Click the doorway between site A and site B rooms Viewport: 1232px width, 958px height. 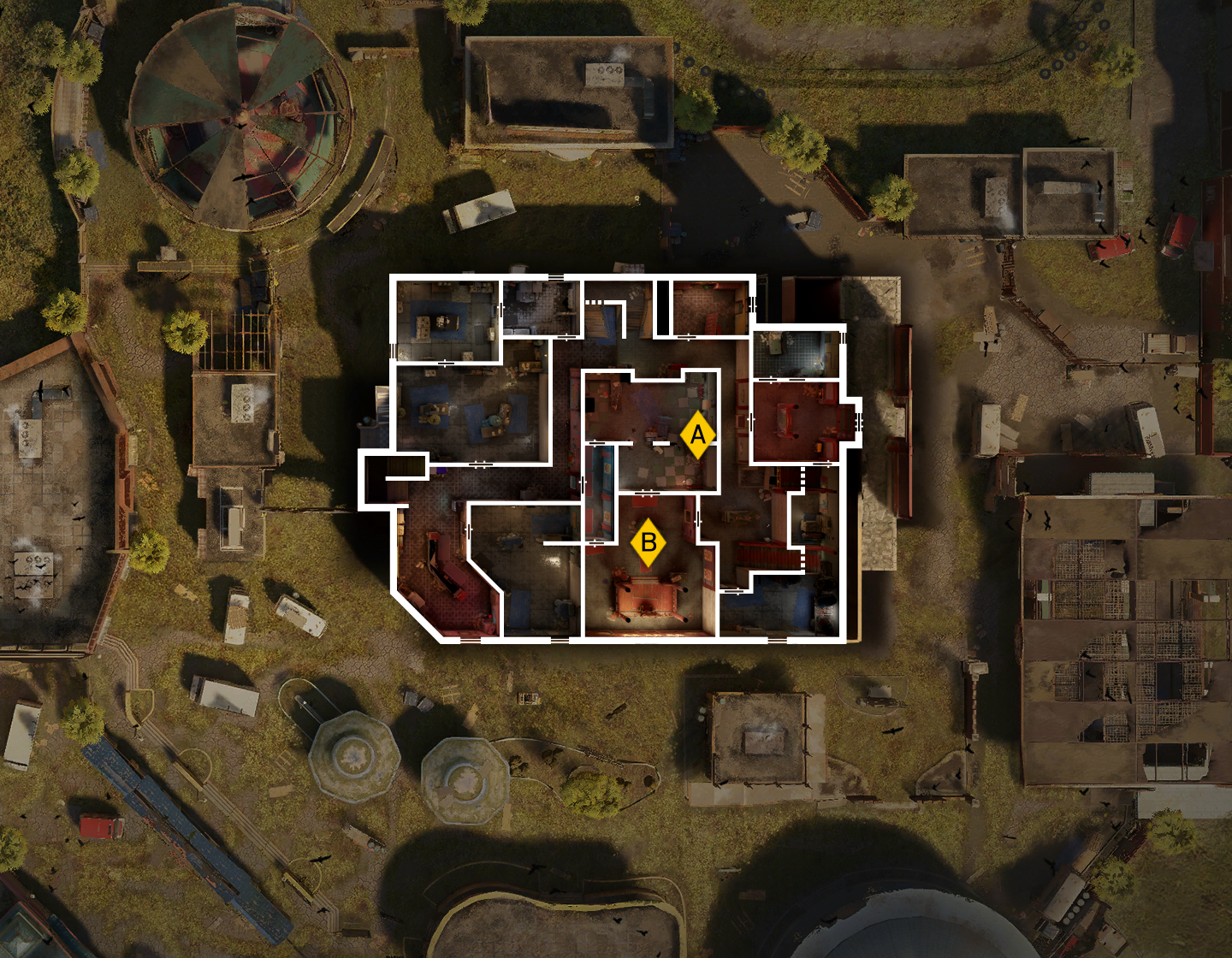647,494
